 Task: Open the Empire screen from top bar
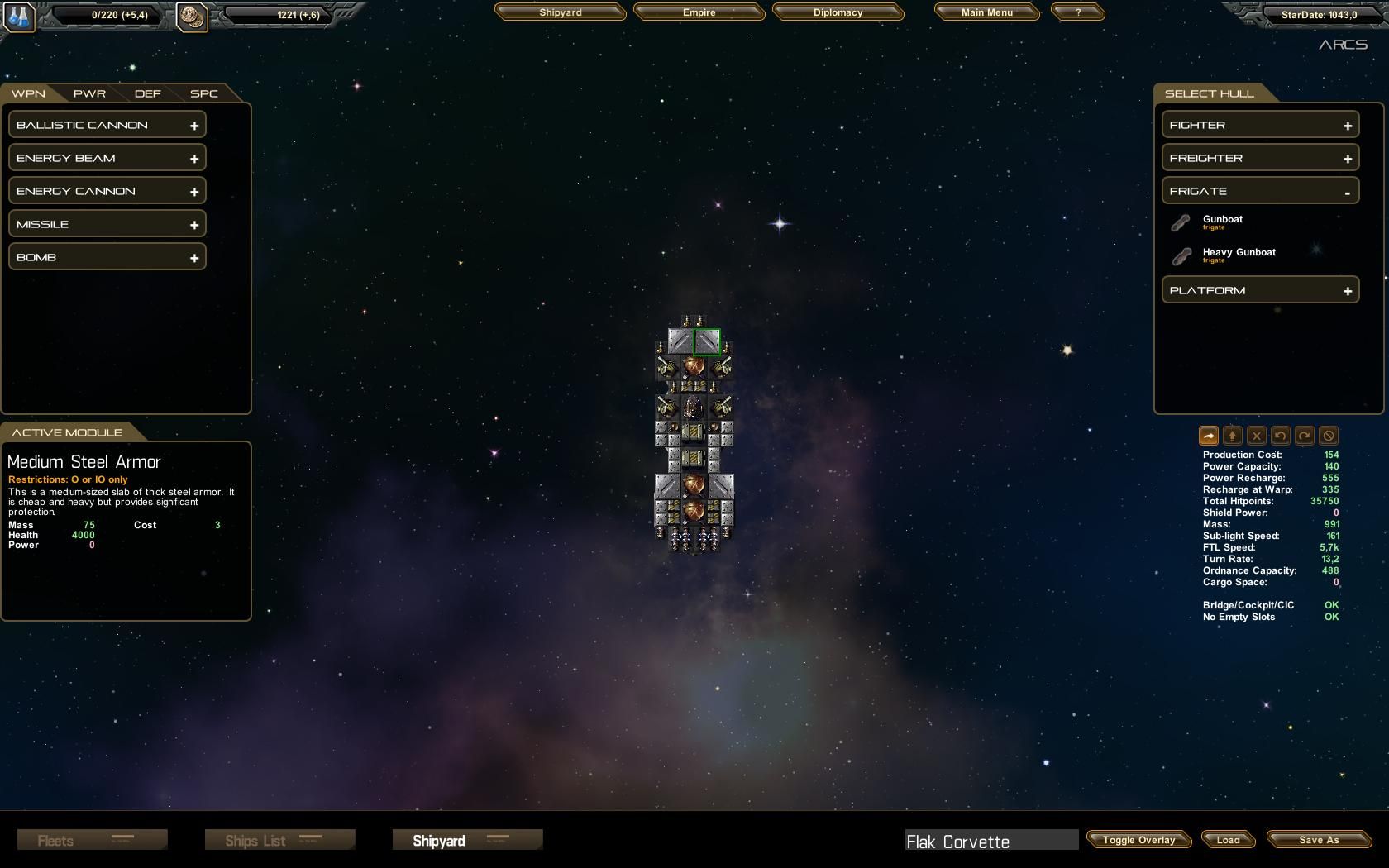pos(699,12)
